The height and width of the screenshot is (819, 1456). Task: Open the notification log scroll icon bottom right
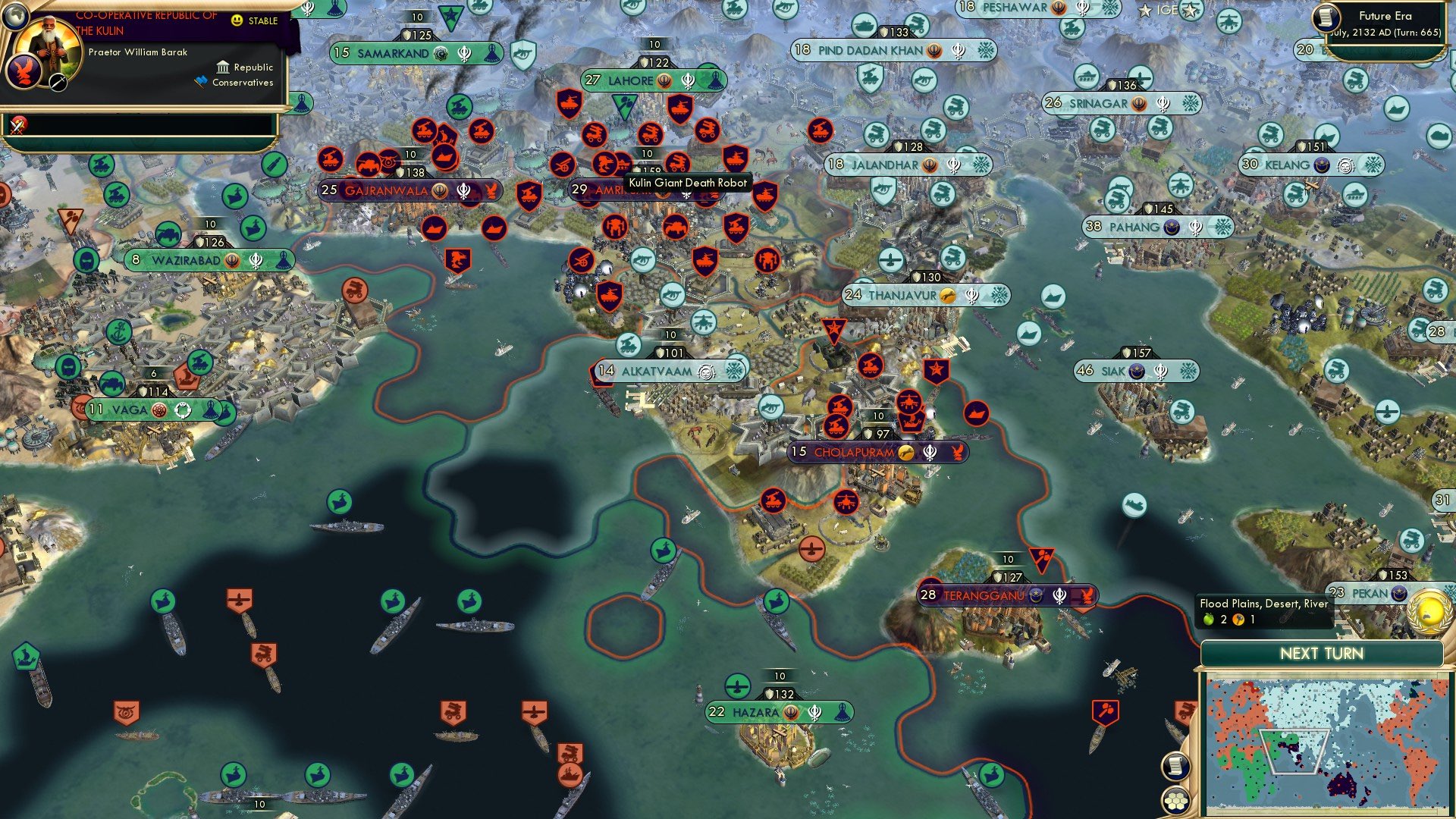[x=1175, y=767]
